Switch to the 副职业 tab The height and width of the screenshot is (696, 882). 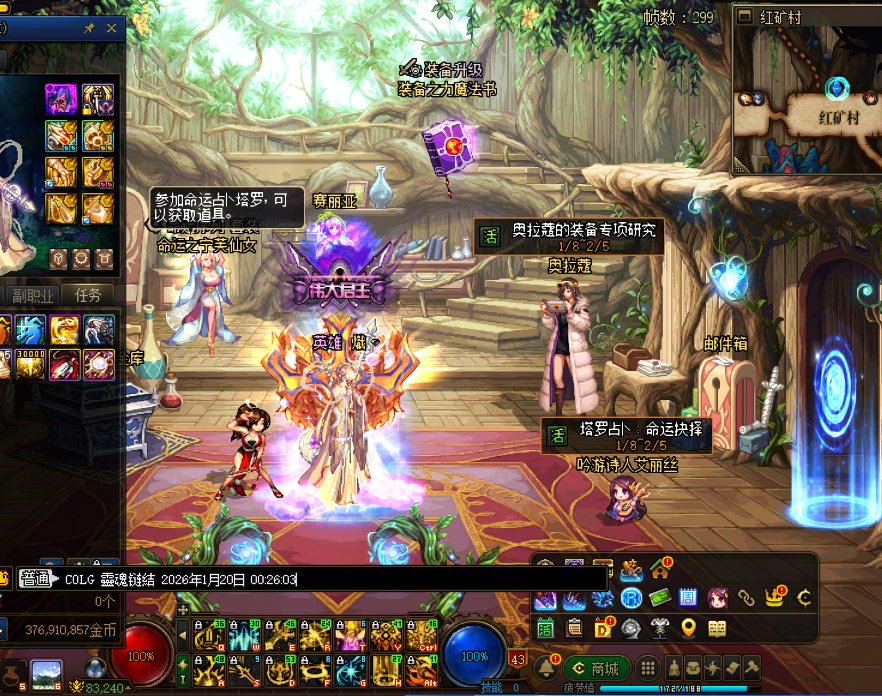[x=32, y=294]
